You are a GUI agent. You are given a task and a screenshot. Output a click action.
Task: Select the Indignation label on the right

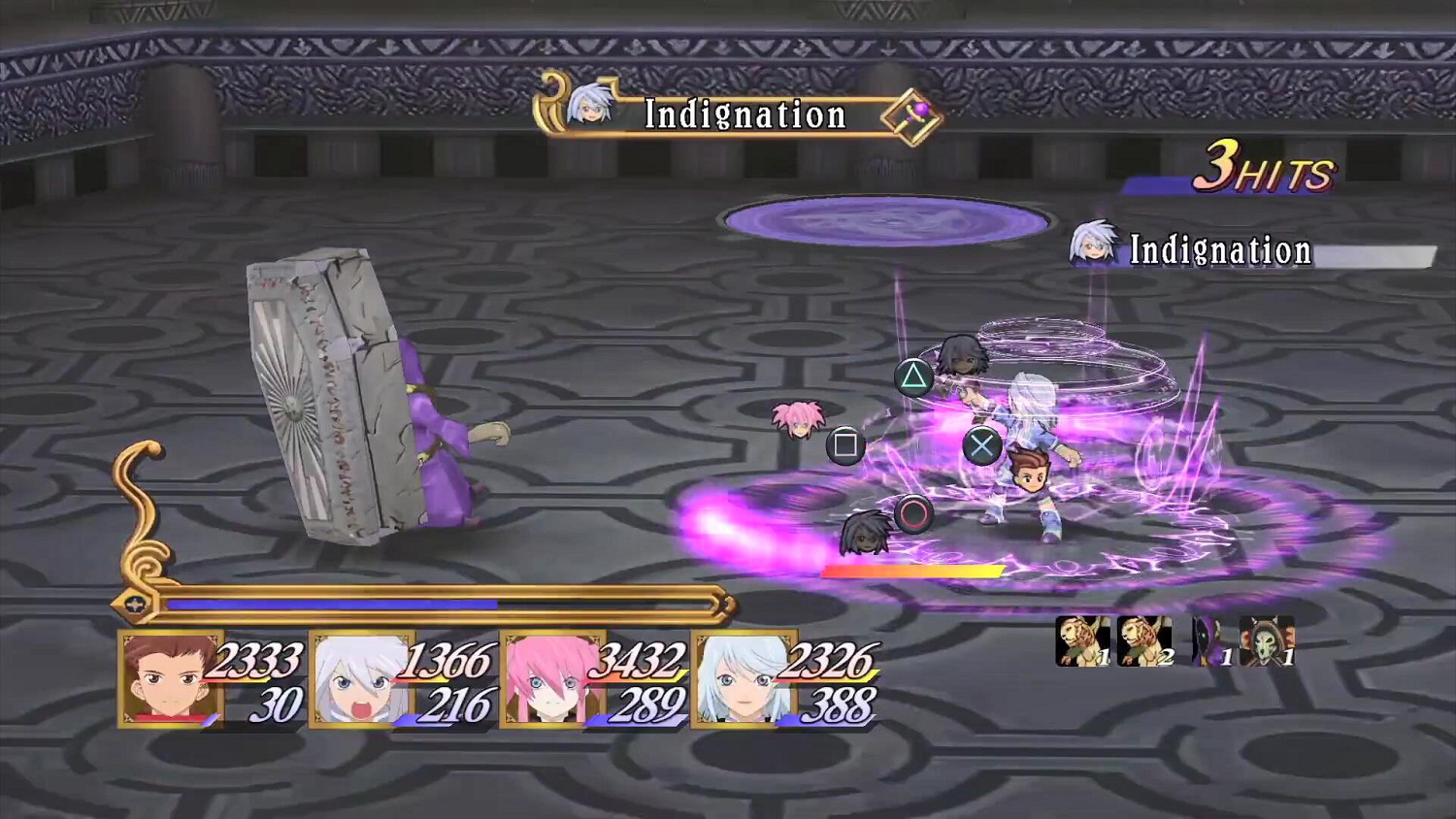point(1221,251)
